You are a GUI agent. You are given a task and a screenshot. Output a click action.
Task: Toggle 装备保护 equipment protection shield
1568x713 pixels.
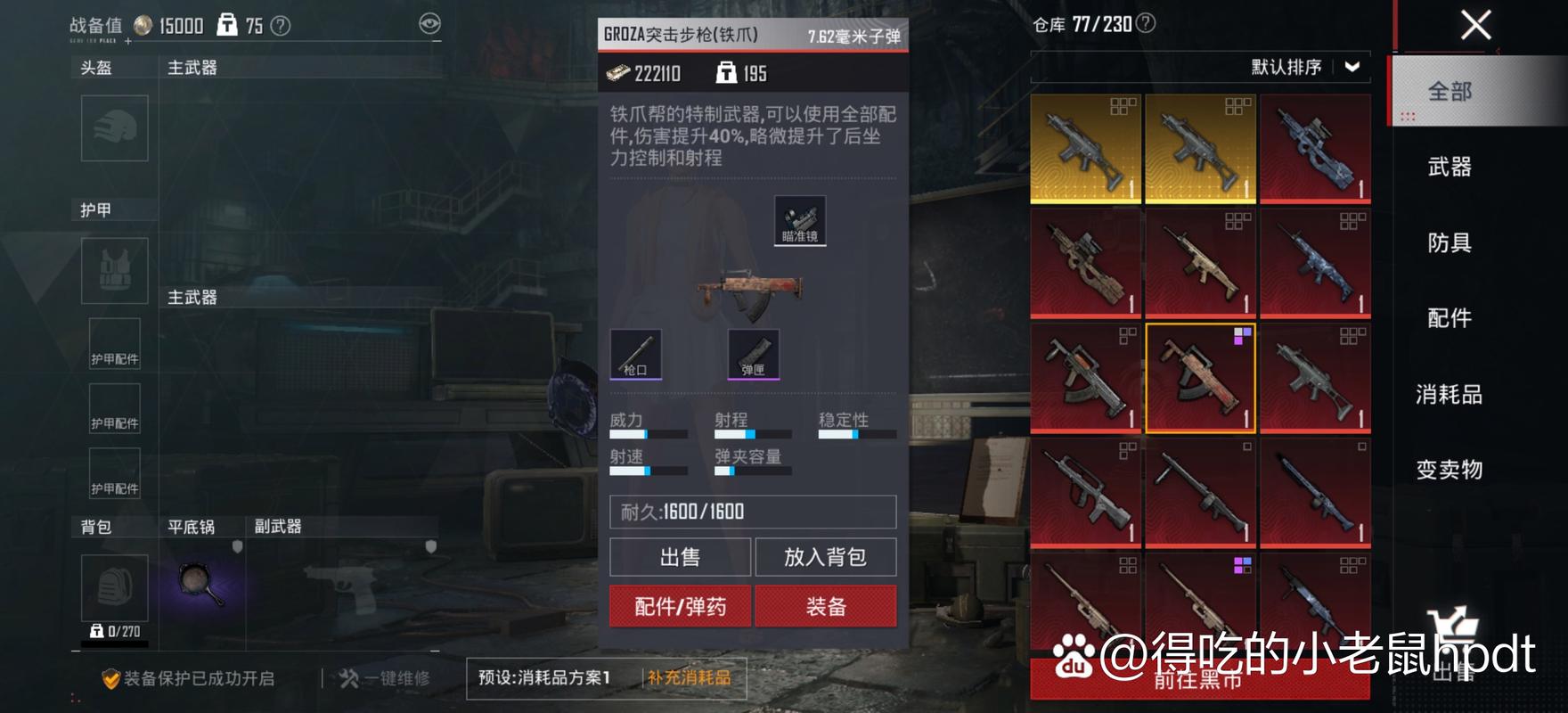[x=112, y=677]
